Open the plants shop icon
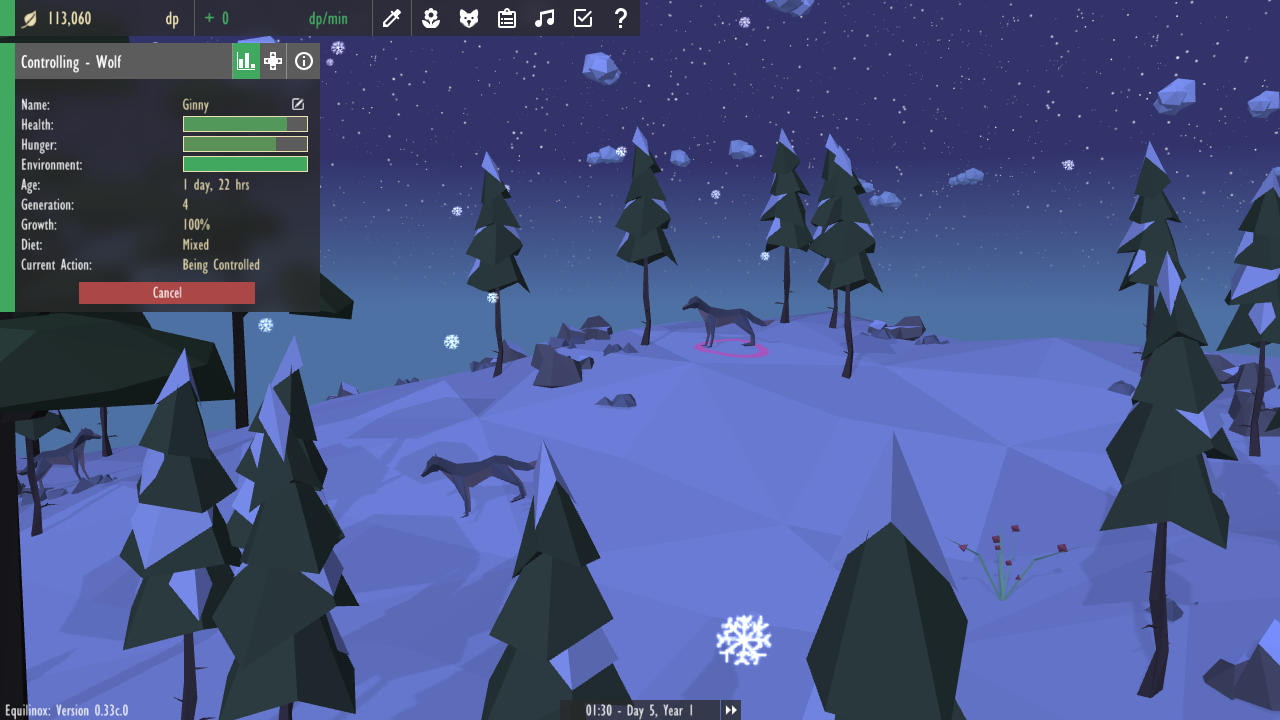This screenshot has width=1280, height=720. pyautogui.click(x=431, y=18)
